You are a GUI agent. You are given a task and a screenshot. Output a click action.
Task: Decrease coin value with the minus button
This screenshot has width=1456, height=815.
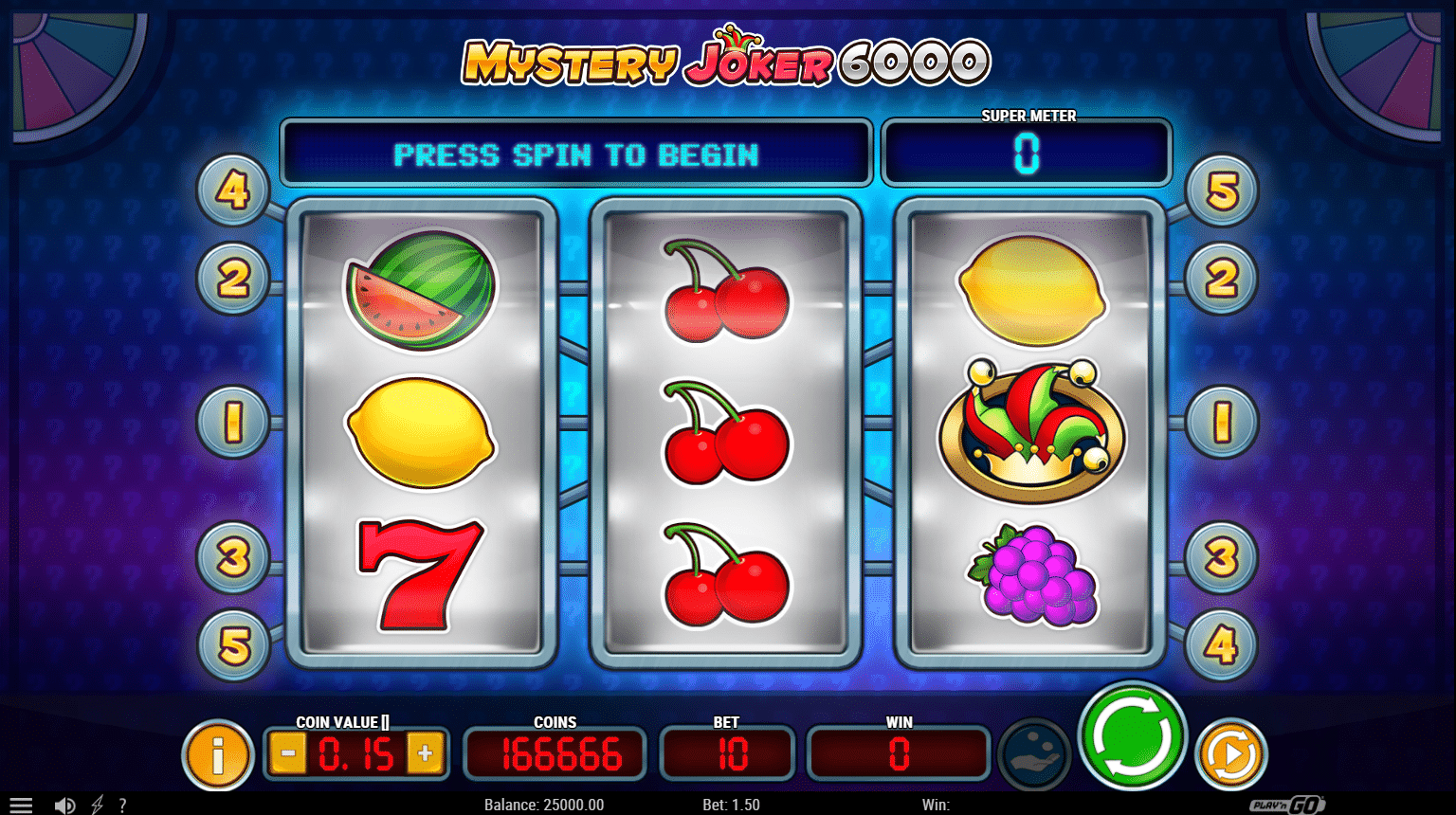(288, 754)
